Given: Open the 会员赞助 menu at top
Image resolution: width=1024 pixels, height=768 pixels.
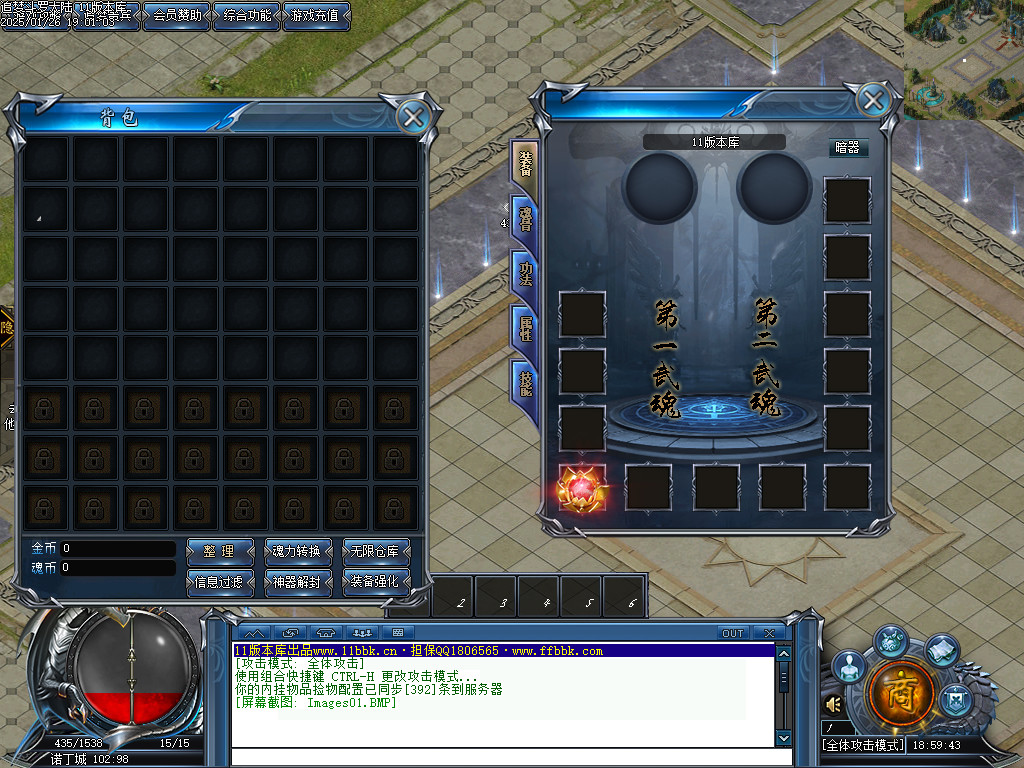Looking at the screenshot, I should click(176, 16).
